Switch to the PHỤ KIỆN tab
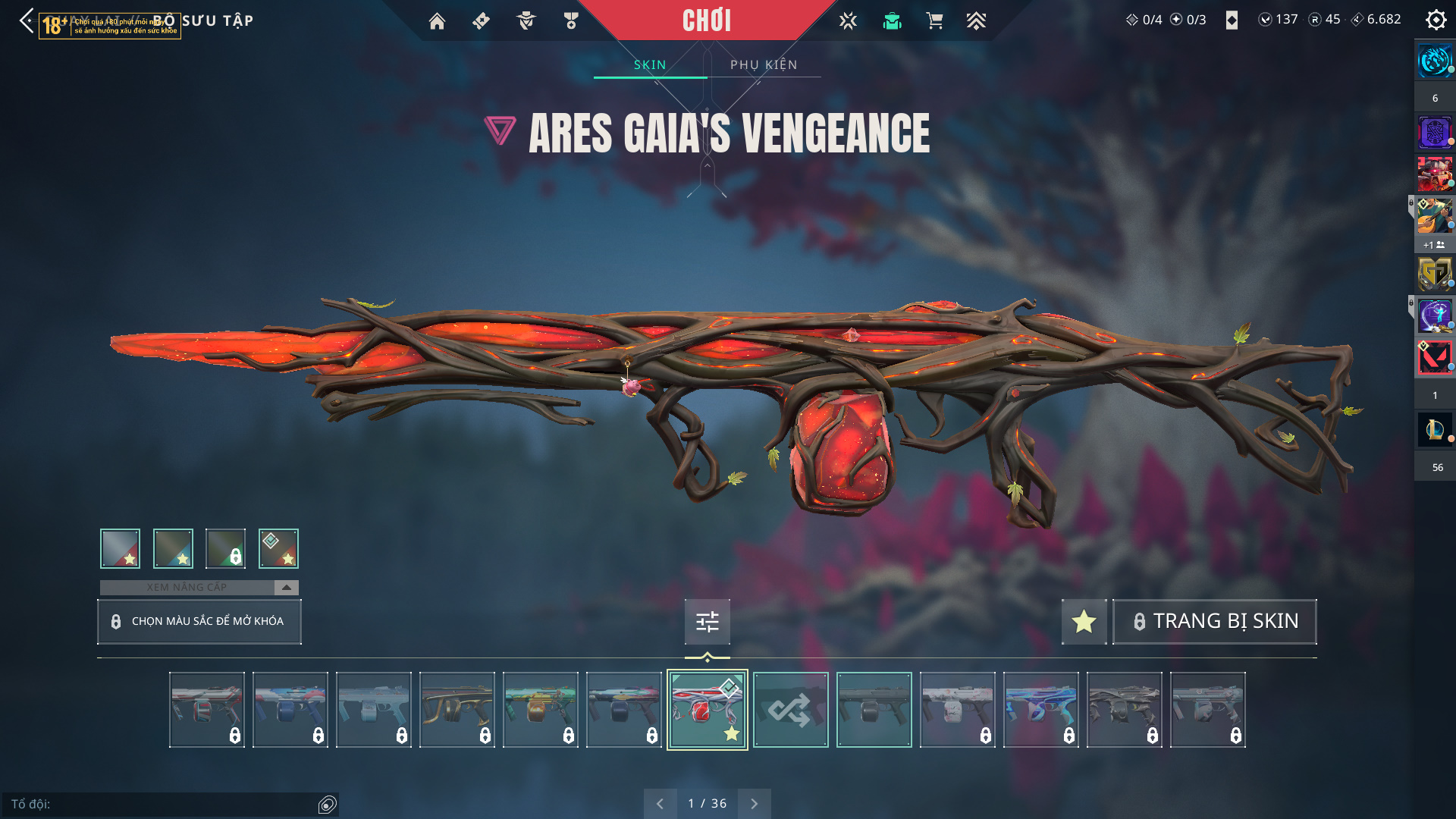Viewport: 1456px width, 819px height. [x=764, y=64]
